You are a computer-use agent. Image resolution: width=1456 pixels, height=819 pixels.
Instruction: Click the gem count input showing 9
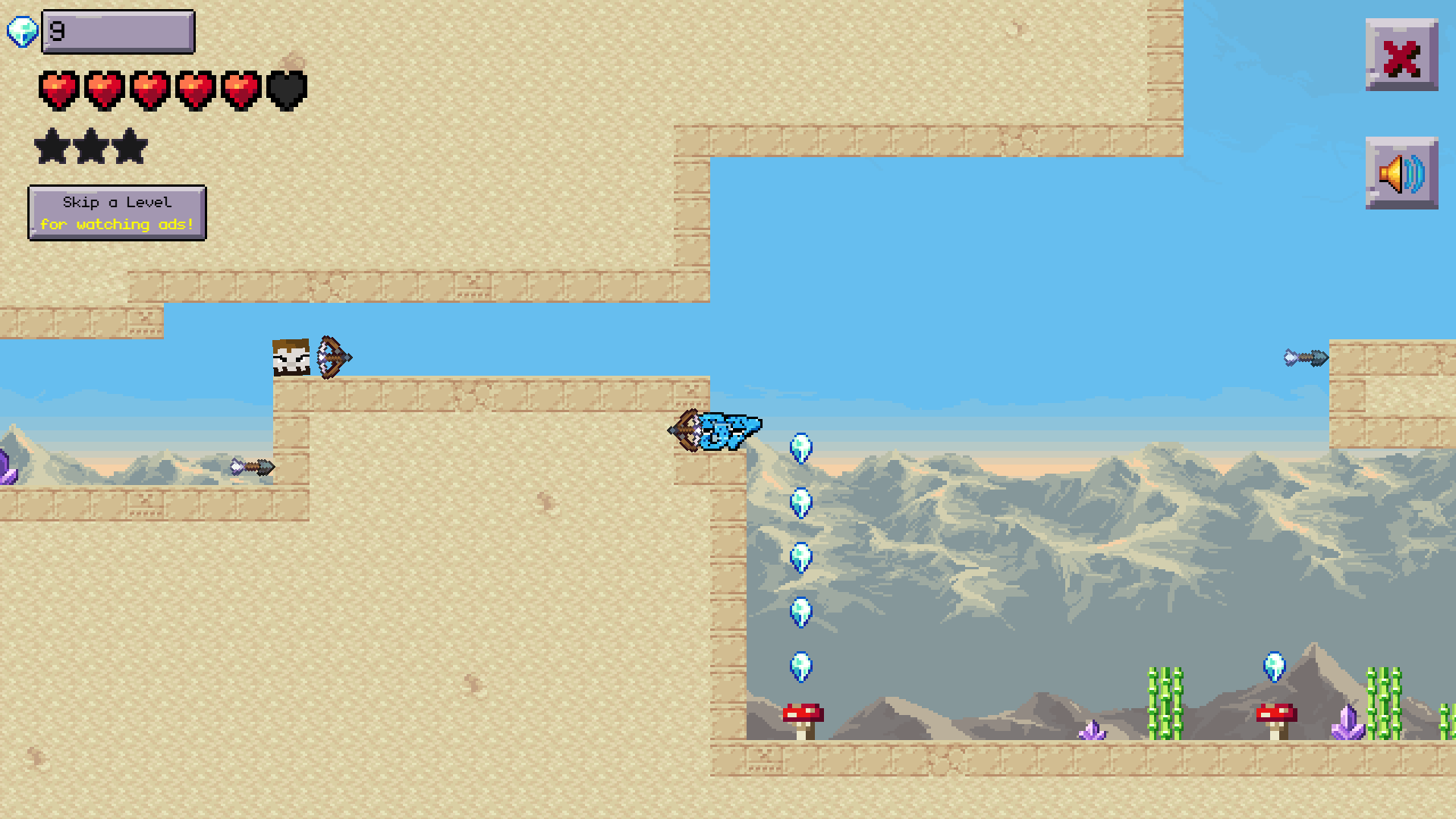tap(118, 31)
